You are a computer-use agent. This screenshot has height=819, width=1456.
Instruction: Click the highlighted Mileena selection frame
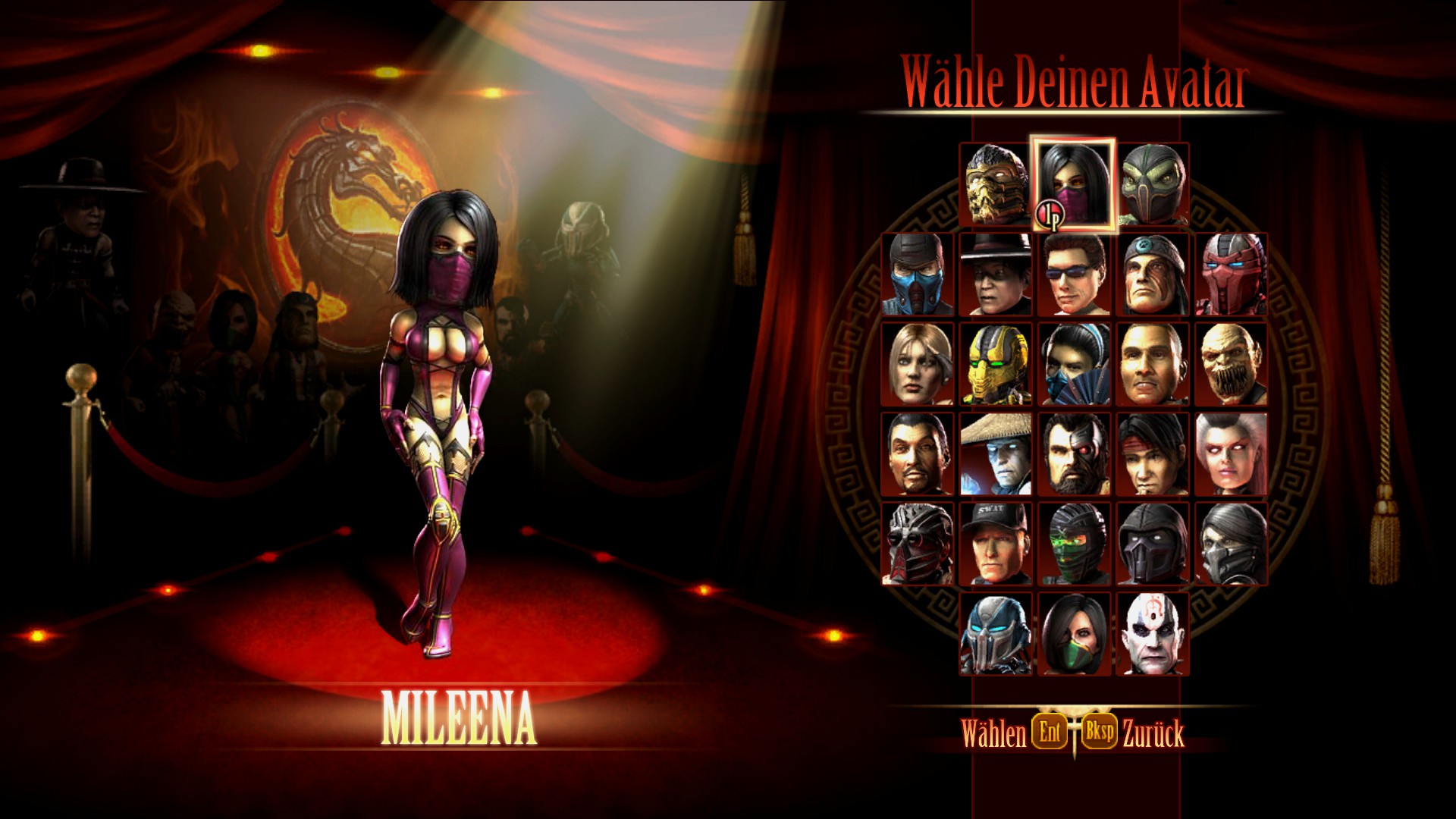click(1072, 186)
